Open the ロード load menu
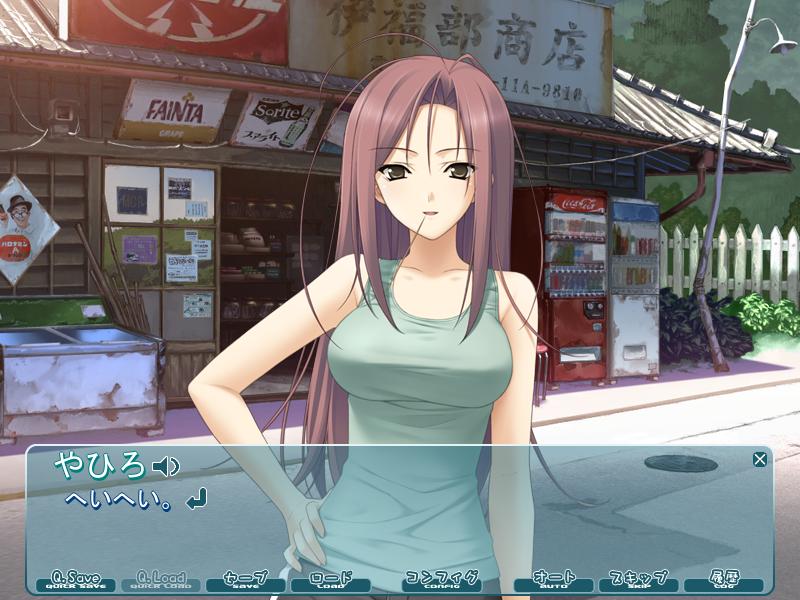Screen dimensions: 800x600 pos(330,581)
